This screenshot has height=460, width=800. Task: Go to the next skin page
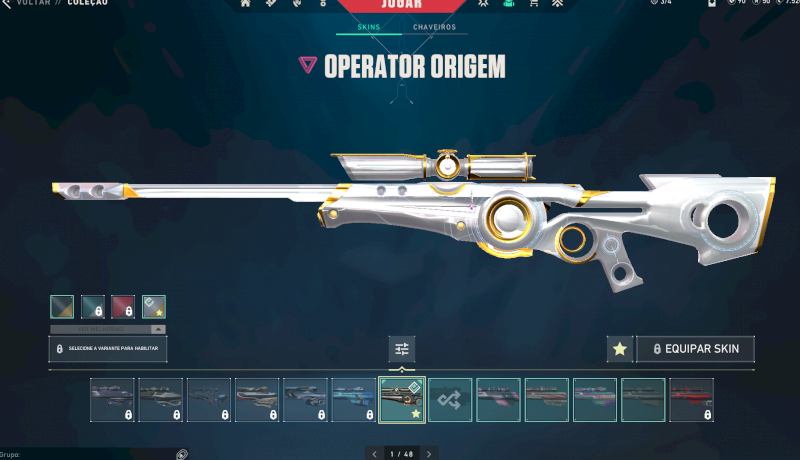pyautogui.click(x=429, y=454)
